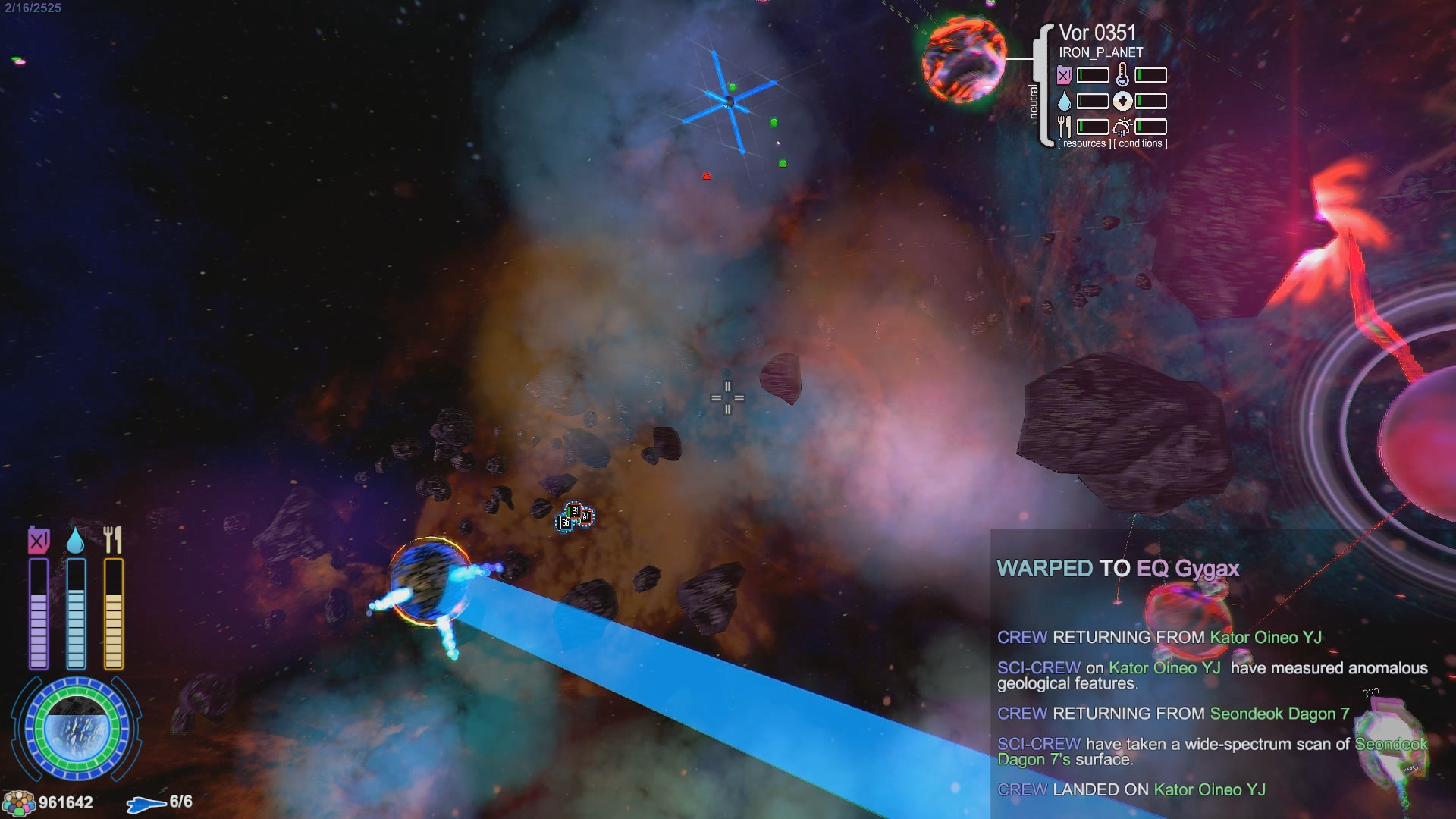Click the weather condition icon in the planet panel
This screenshot has width=1456, height=819.
pyautogui.click(x=1122, y=127)
